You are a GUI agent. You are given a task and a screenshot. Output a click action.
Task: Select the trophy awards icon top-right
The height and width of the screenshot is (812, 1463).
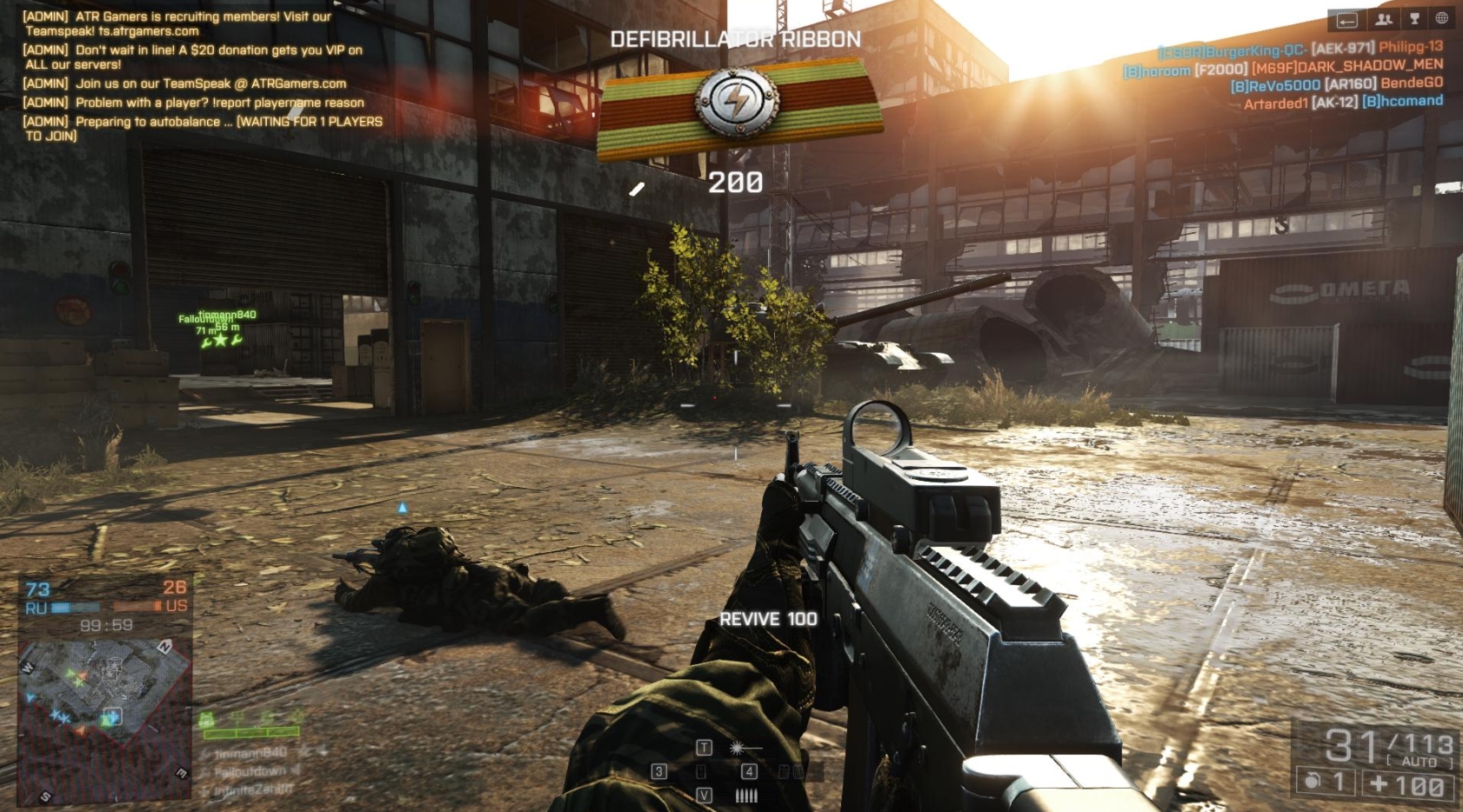pyautogui.click(x=1414, y=19)
